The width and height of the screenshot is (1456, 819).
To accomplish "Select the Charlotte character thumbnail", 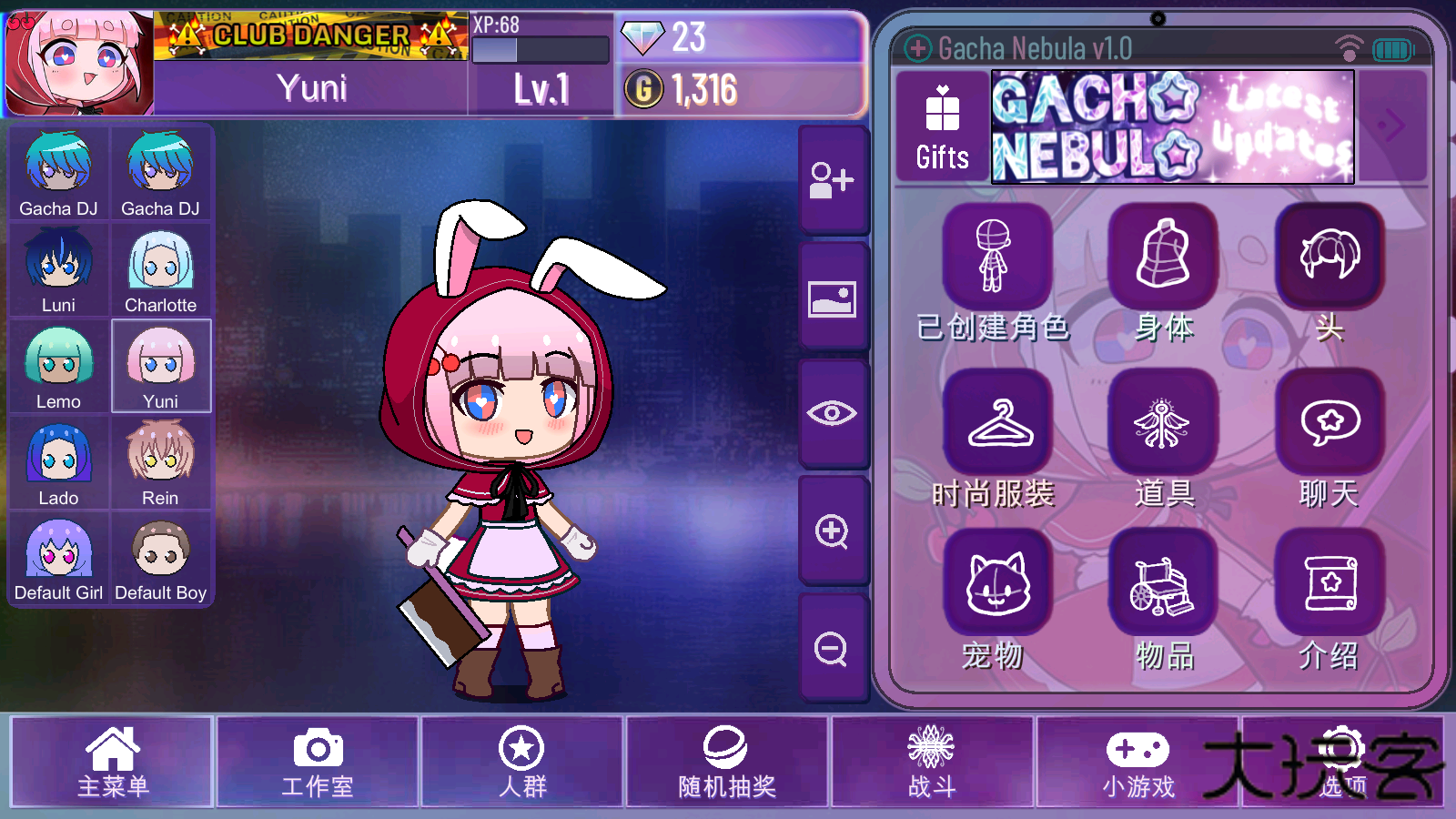I will pyautogui.click(x=161, y=268).
